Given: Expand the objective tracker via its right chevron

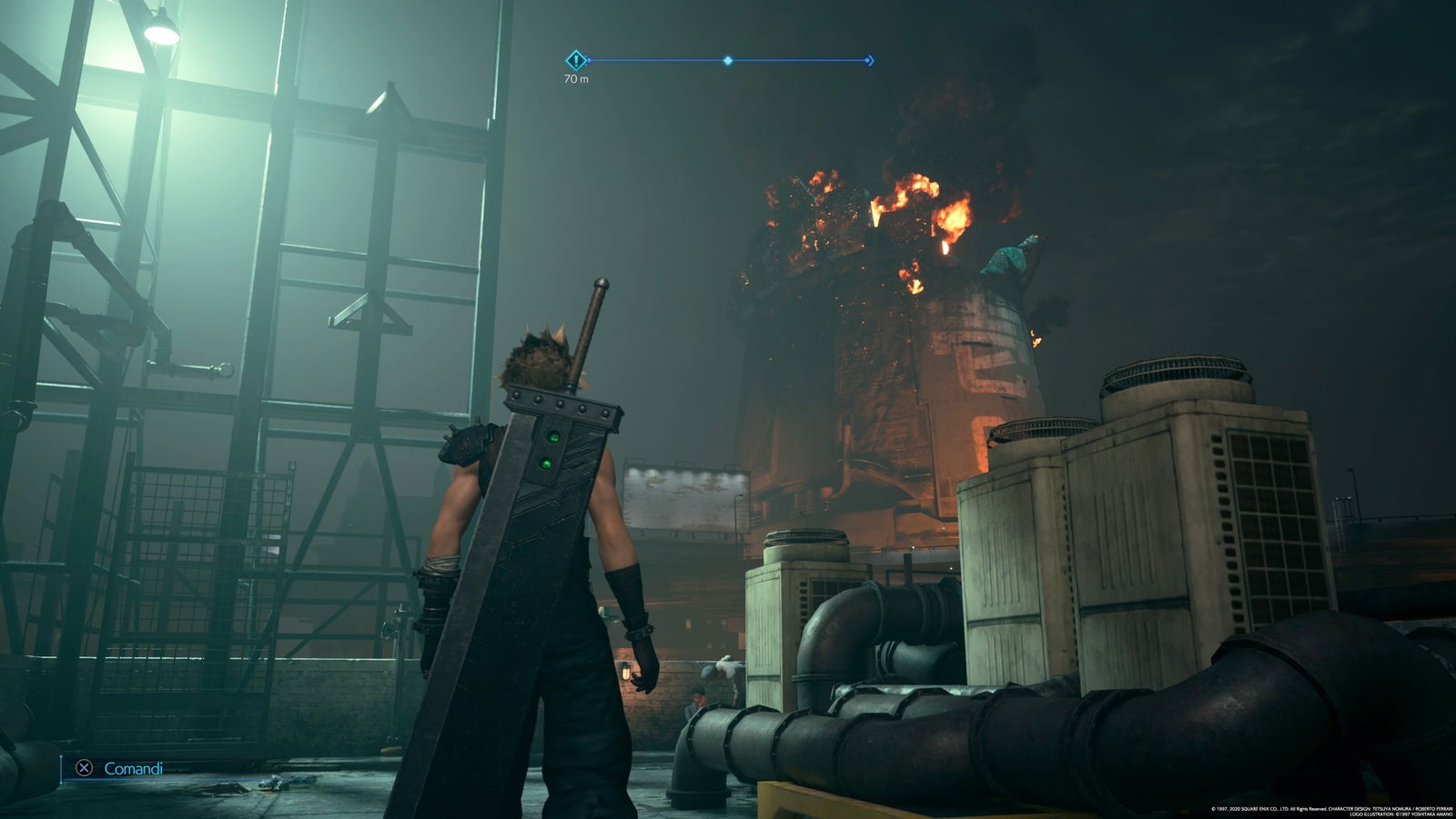Looking at the screenshot, I should 871,60.
